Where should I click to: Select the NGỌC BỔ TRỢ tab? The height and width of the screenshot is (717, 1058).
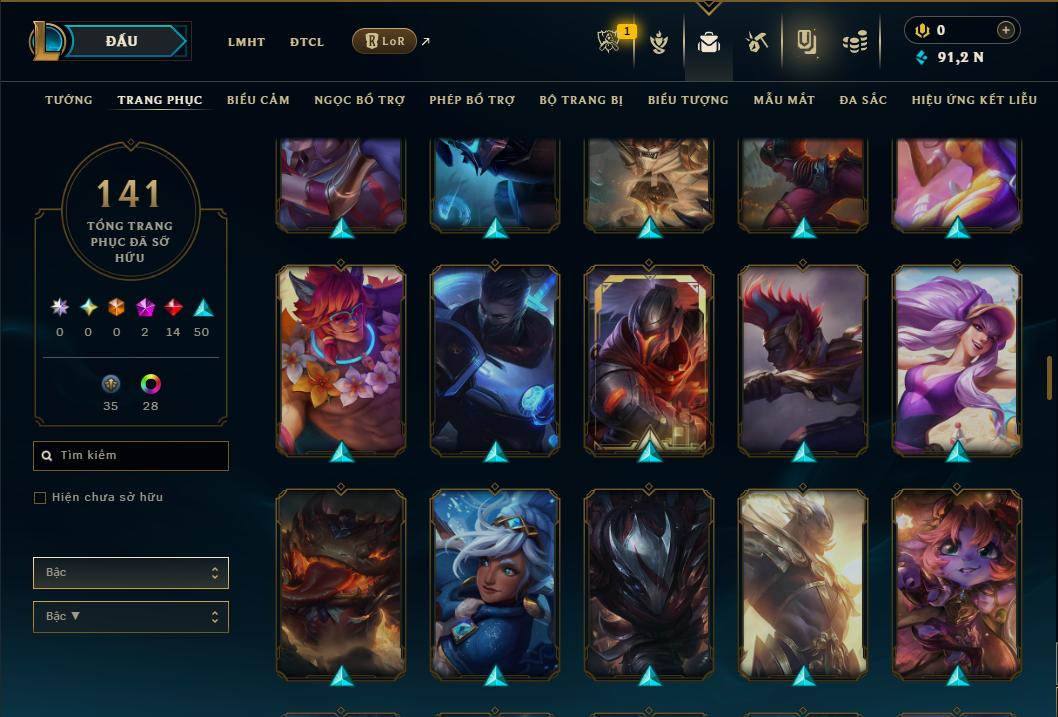[359, 100]
